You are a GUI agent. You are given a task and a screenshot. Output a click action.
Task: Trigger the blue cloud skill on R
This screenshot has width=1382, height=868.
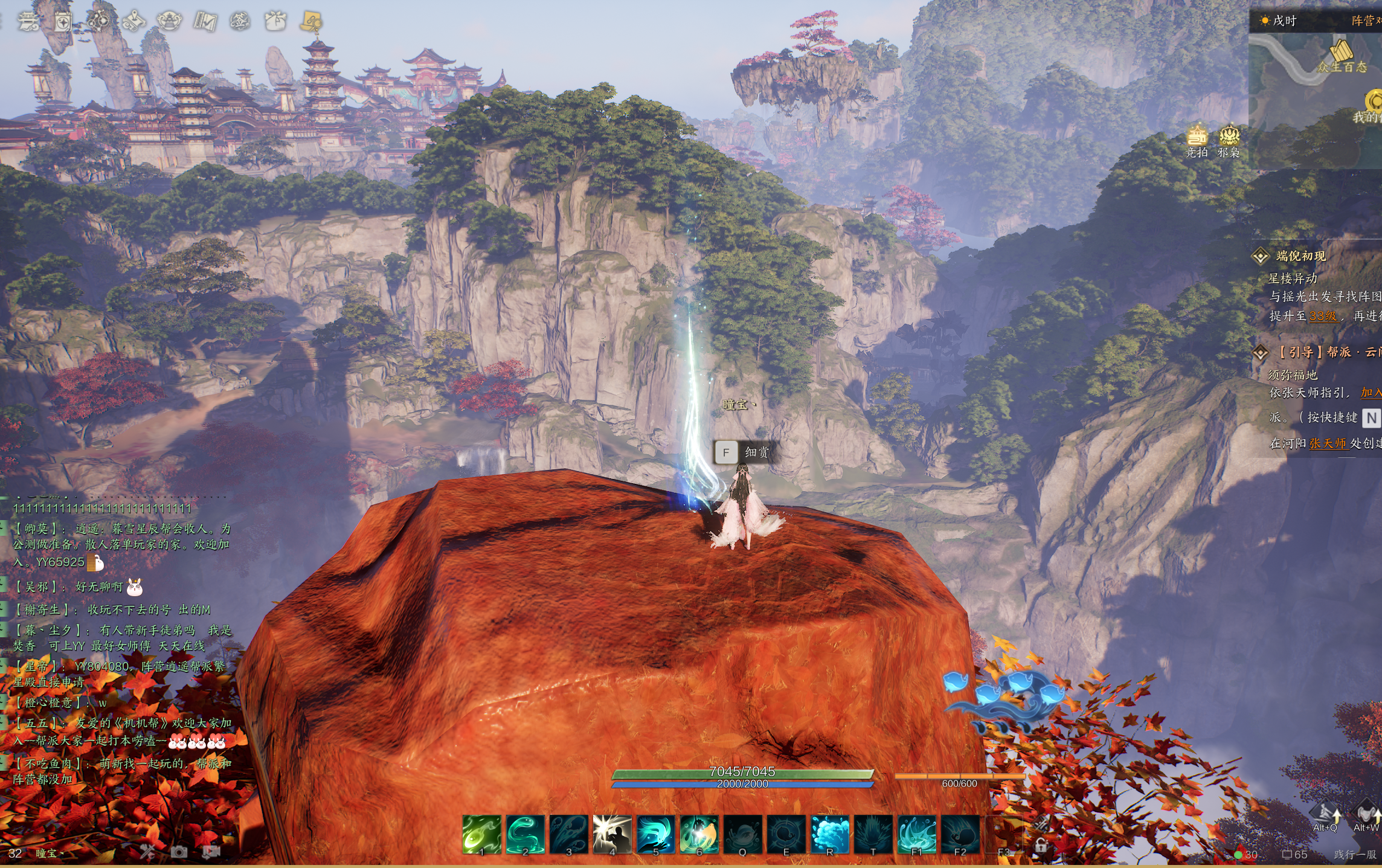click(x=829, y=834)
